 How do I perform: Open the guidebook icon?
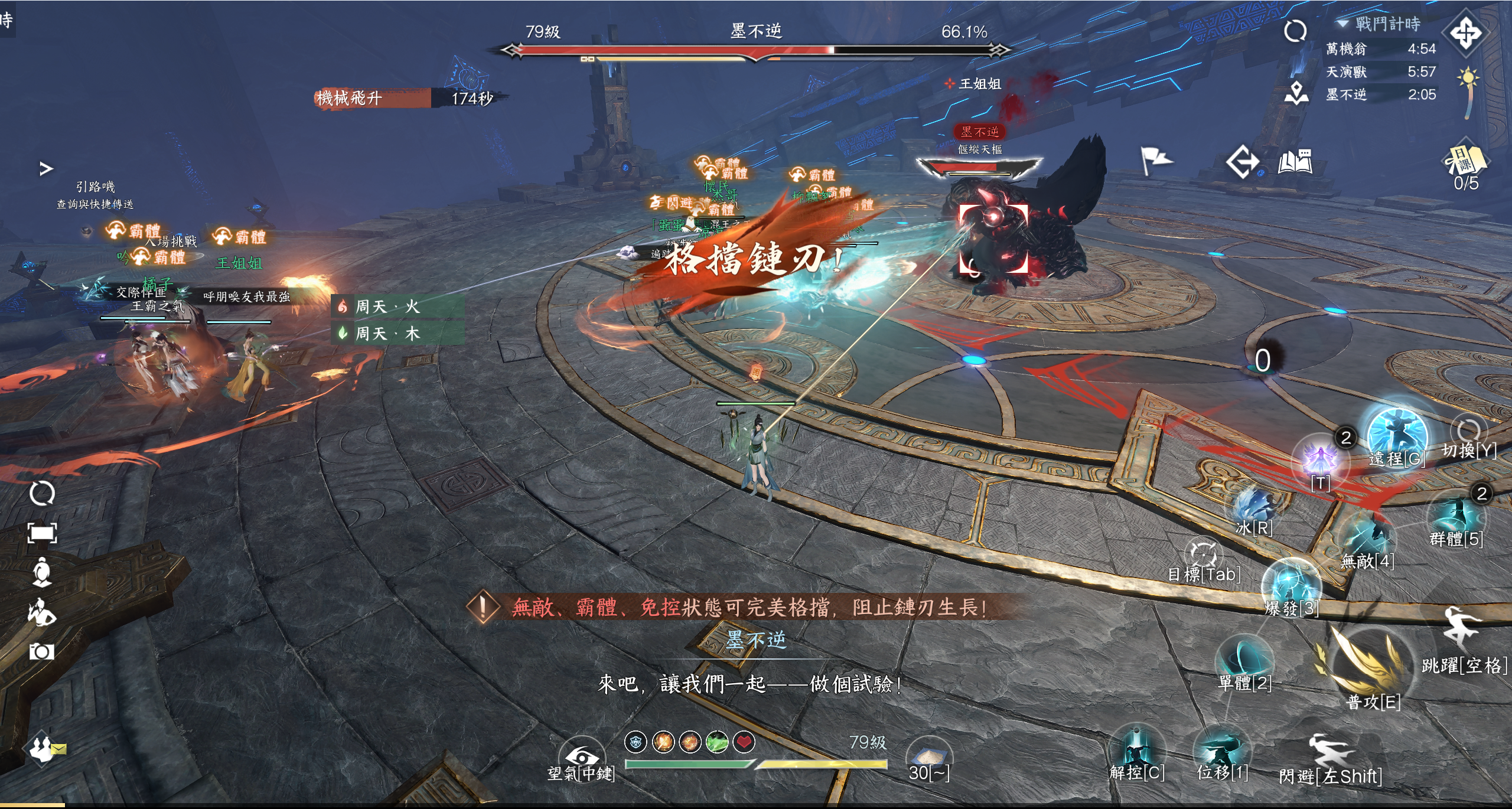click(1295, 161)
